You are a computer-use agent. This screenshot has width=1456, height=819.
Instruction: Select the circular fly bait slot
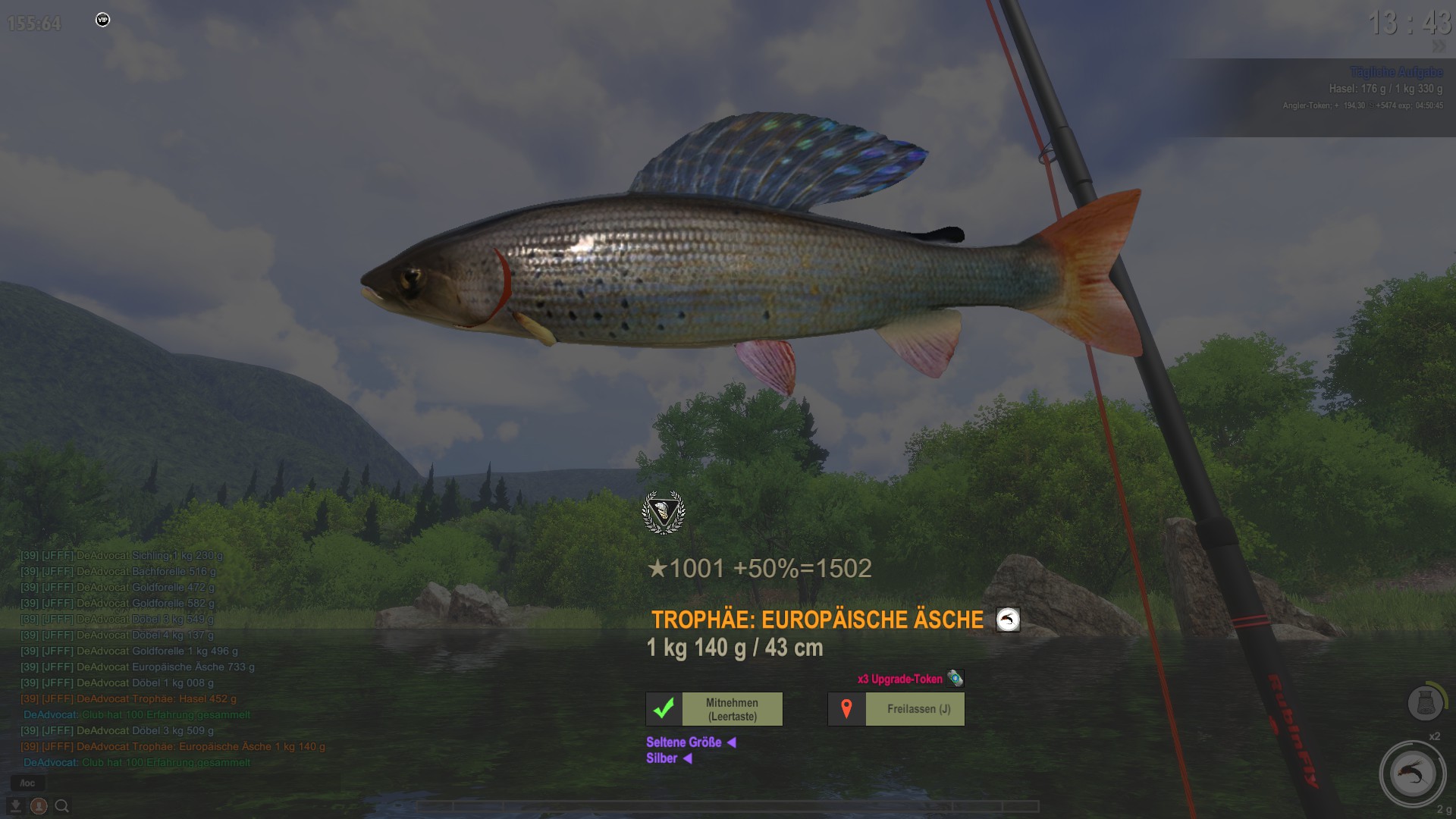tap(1412, 774)
